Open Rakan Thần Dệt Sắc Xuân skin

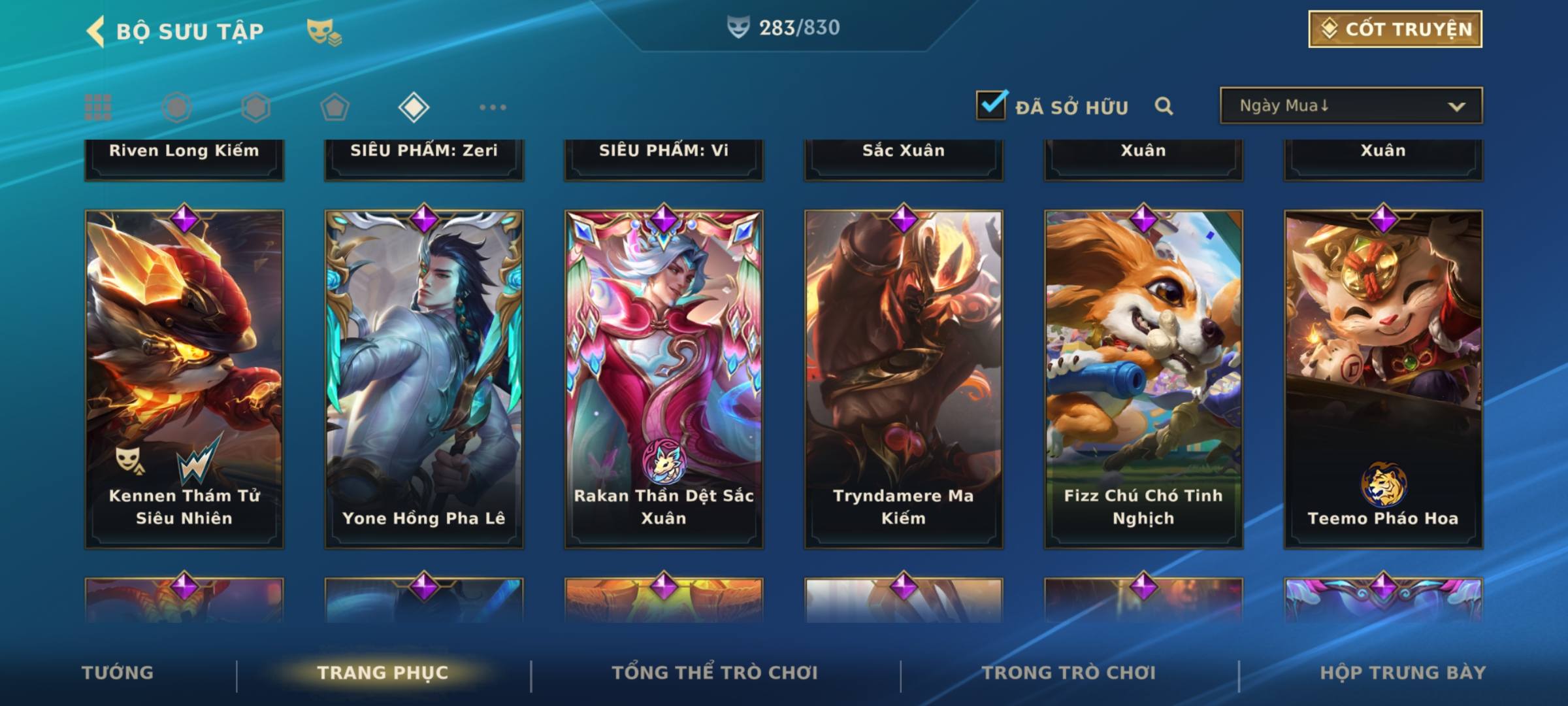tap(664, 379)
